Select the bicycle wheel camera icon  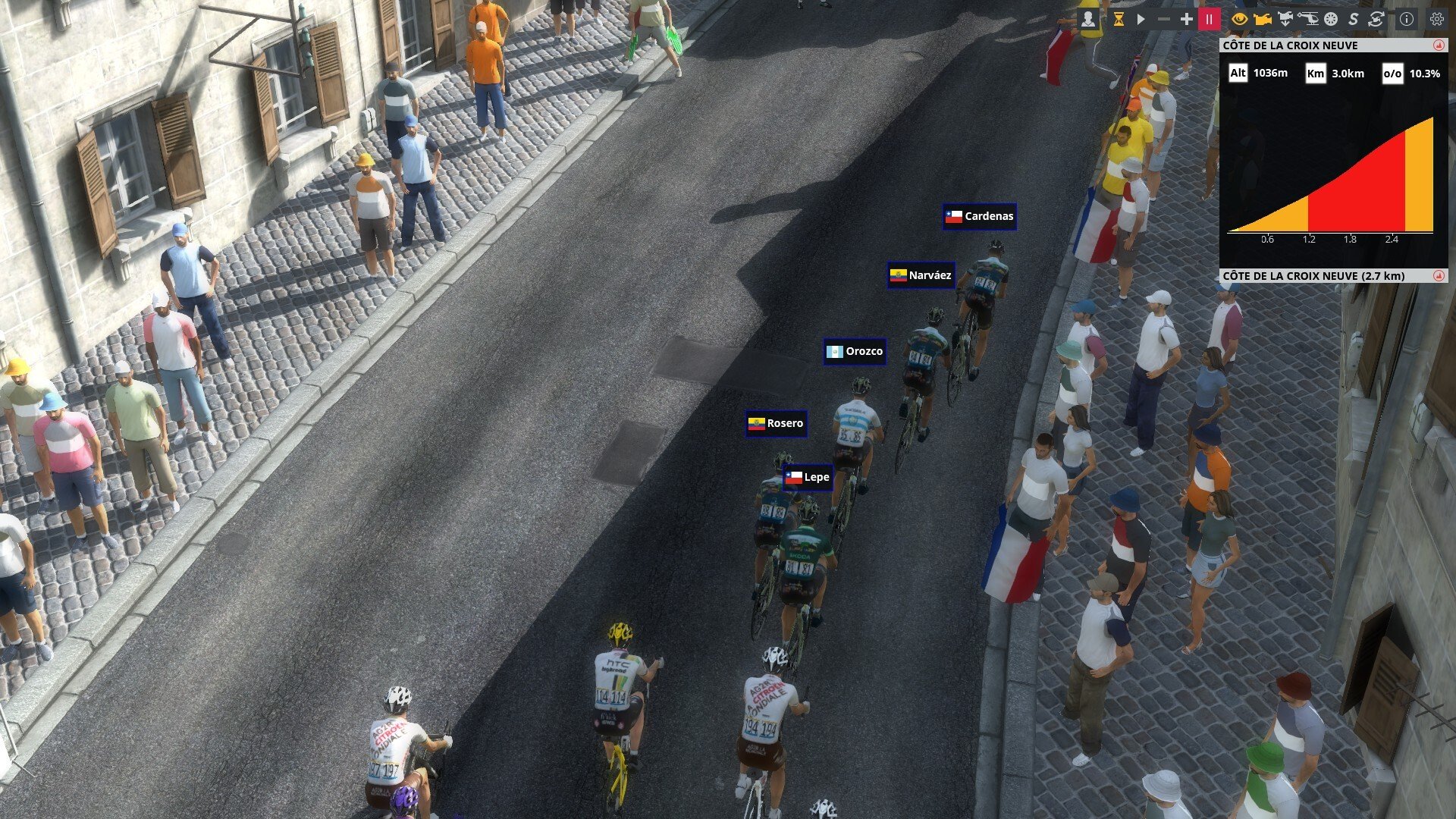pyautogui.click(x=1330, y=20)
